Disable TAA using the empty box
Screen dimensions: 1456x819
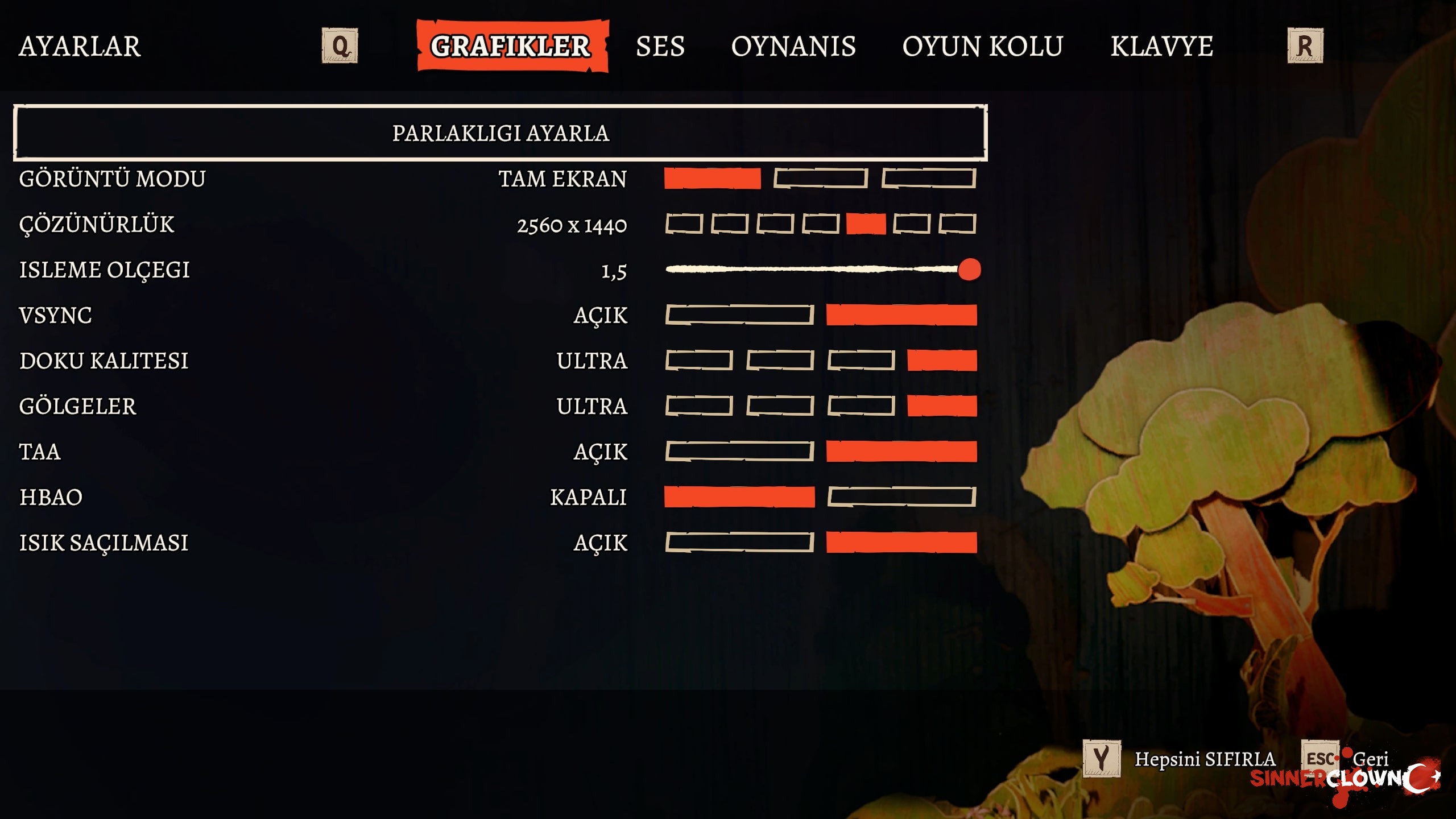(739, 452)
